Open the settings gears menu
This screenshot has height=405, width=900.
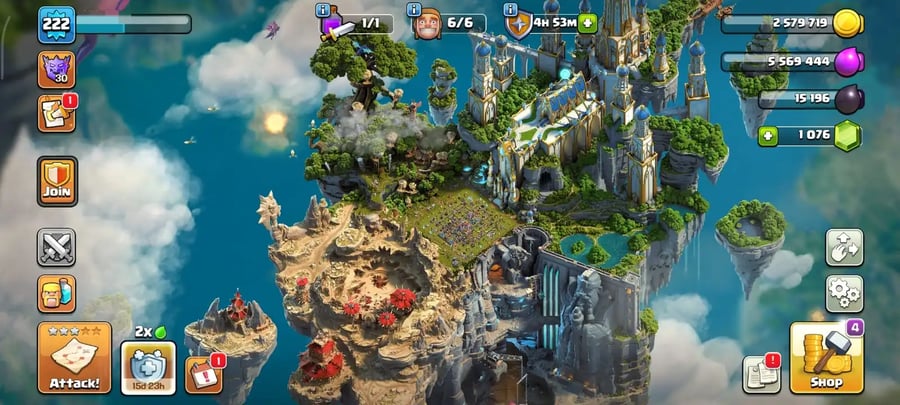pyautogui.click(x=844, y=294)
